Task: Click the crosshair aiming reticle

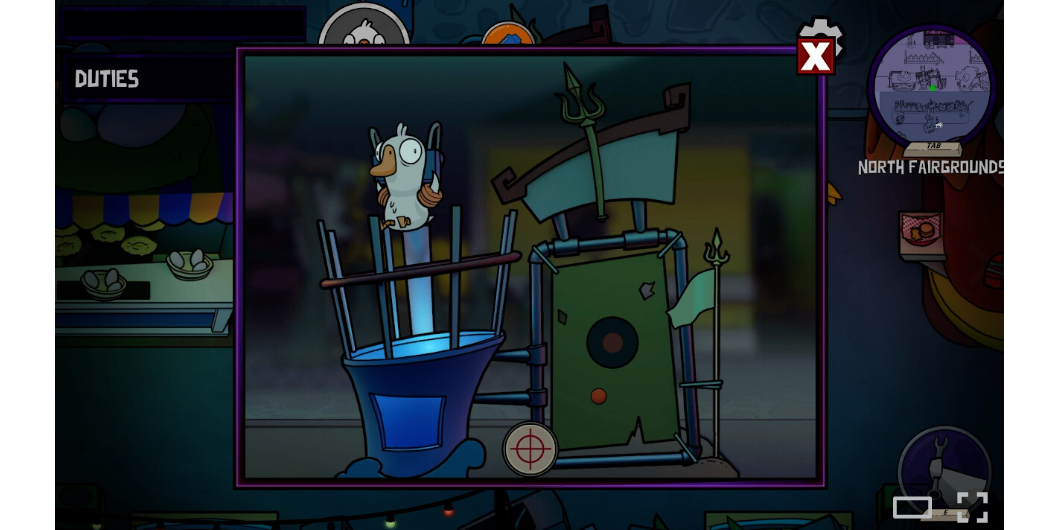Action: coord(529,449)
